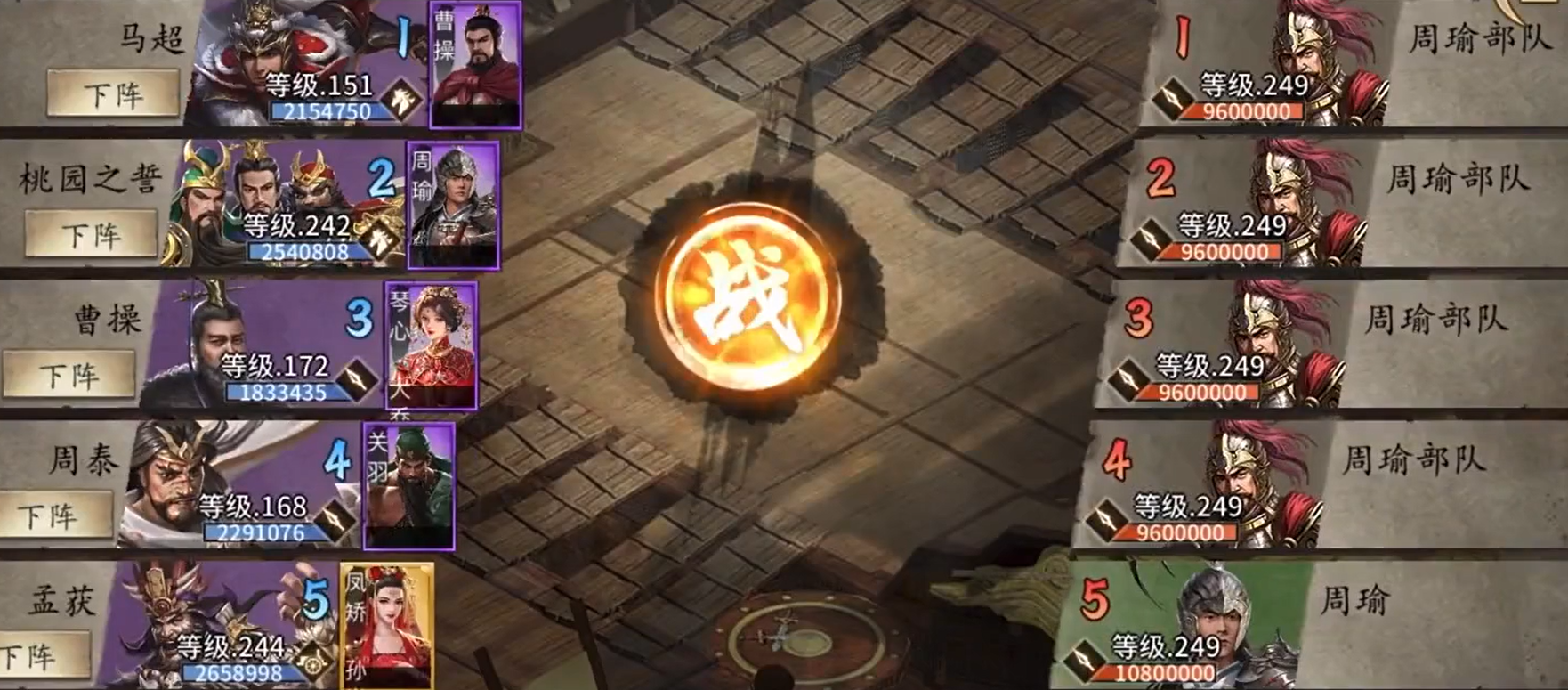
Task: Remove 马超 from formation via 下阵
Action: [x=113, y=94]
